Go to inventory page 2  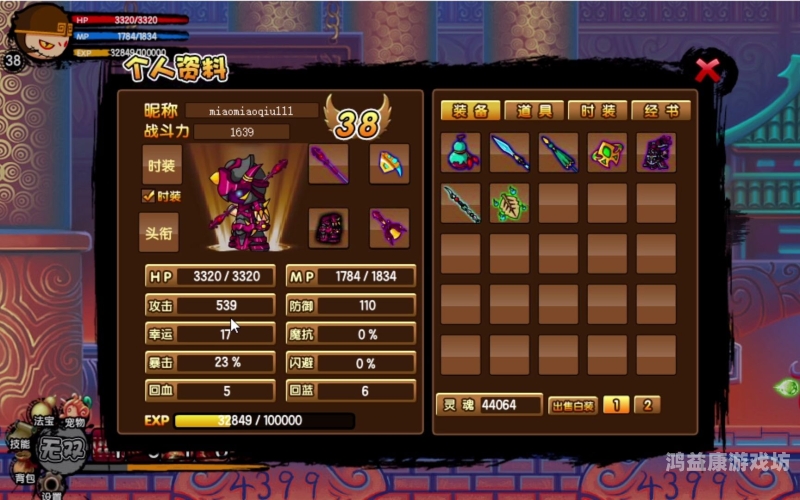pos(646,405)
